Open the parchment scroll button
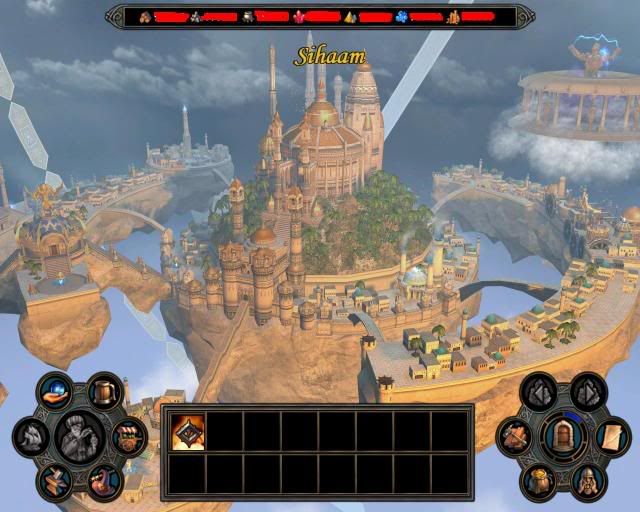Viewport: 640px width, 512px height. point(610,436)
